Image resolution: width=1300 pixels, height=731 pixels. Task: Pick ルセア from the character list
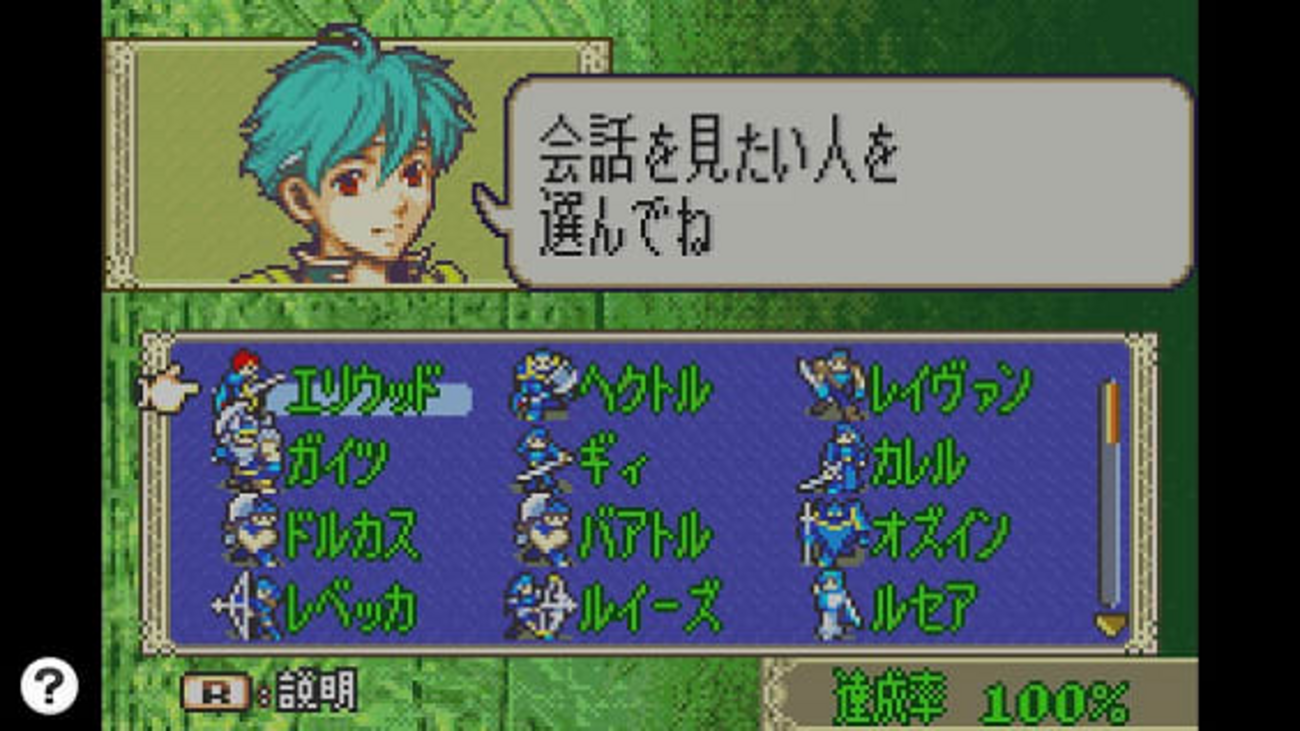(x=923, y=608)
